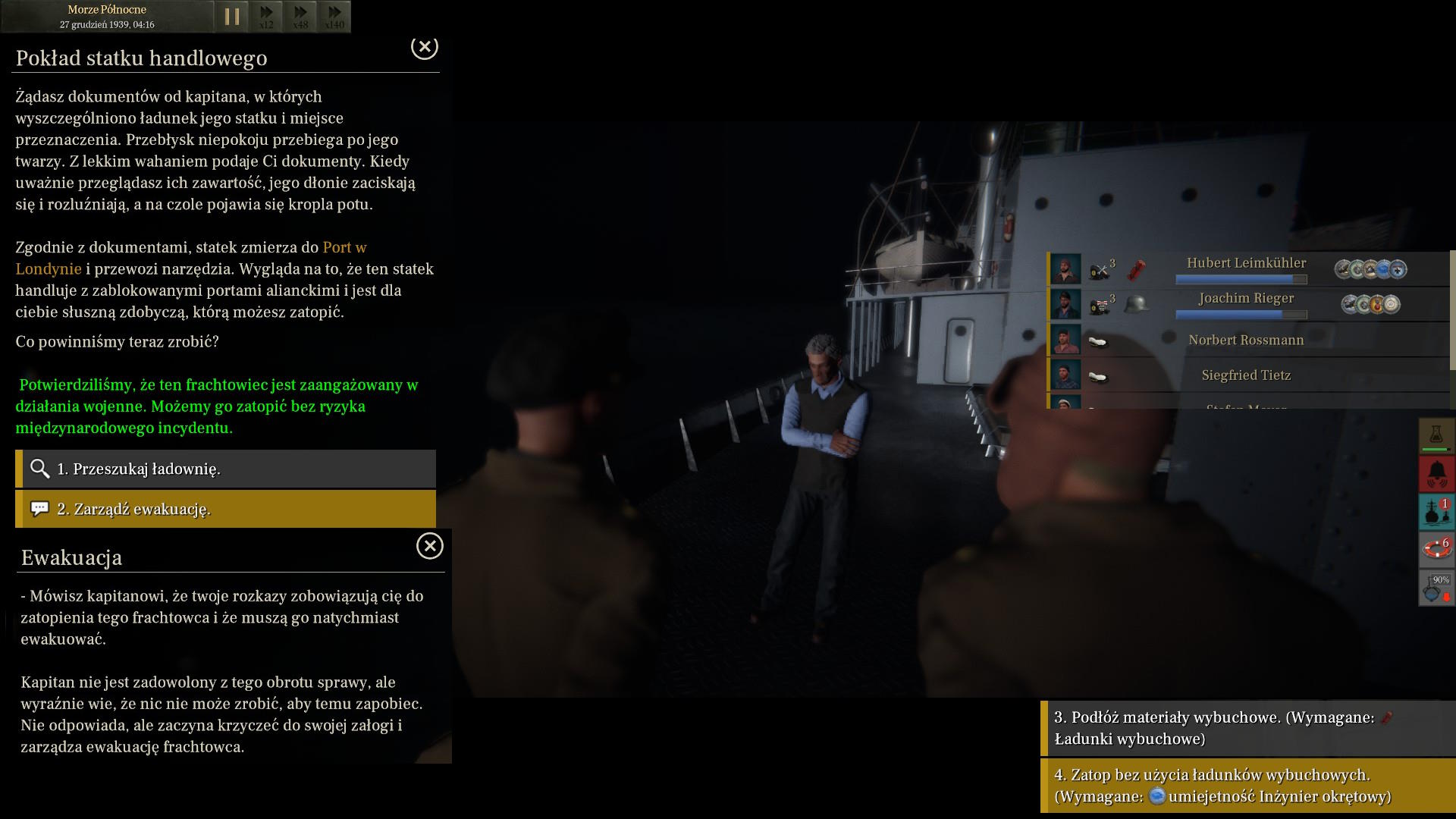Screen dimensions: 1456x819
Task: Open the flask research icon
Action: click(1436, 435)
